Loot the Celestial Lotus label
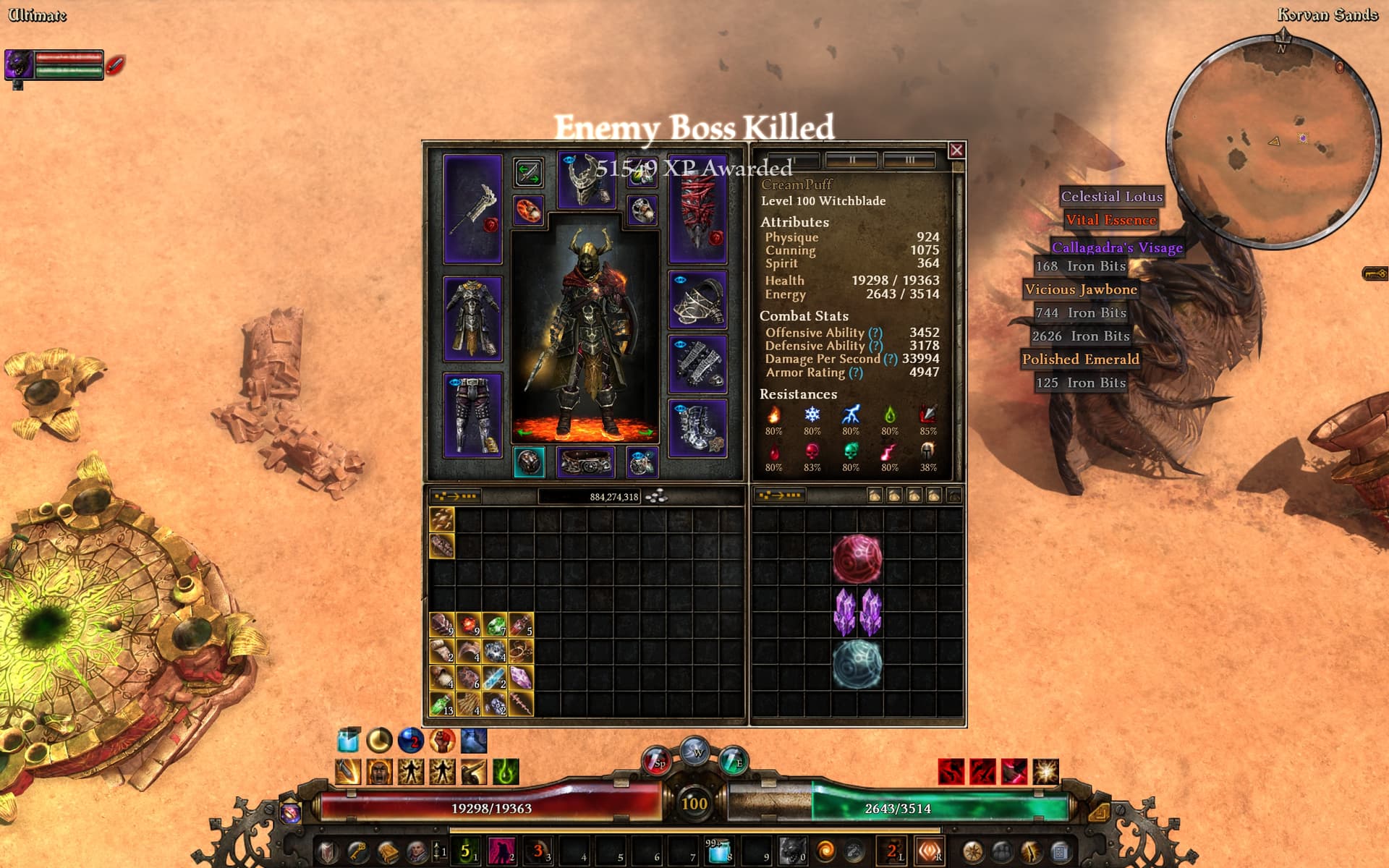This screenshot has width=1389, height=868. 1112,196
